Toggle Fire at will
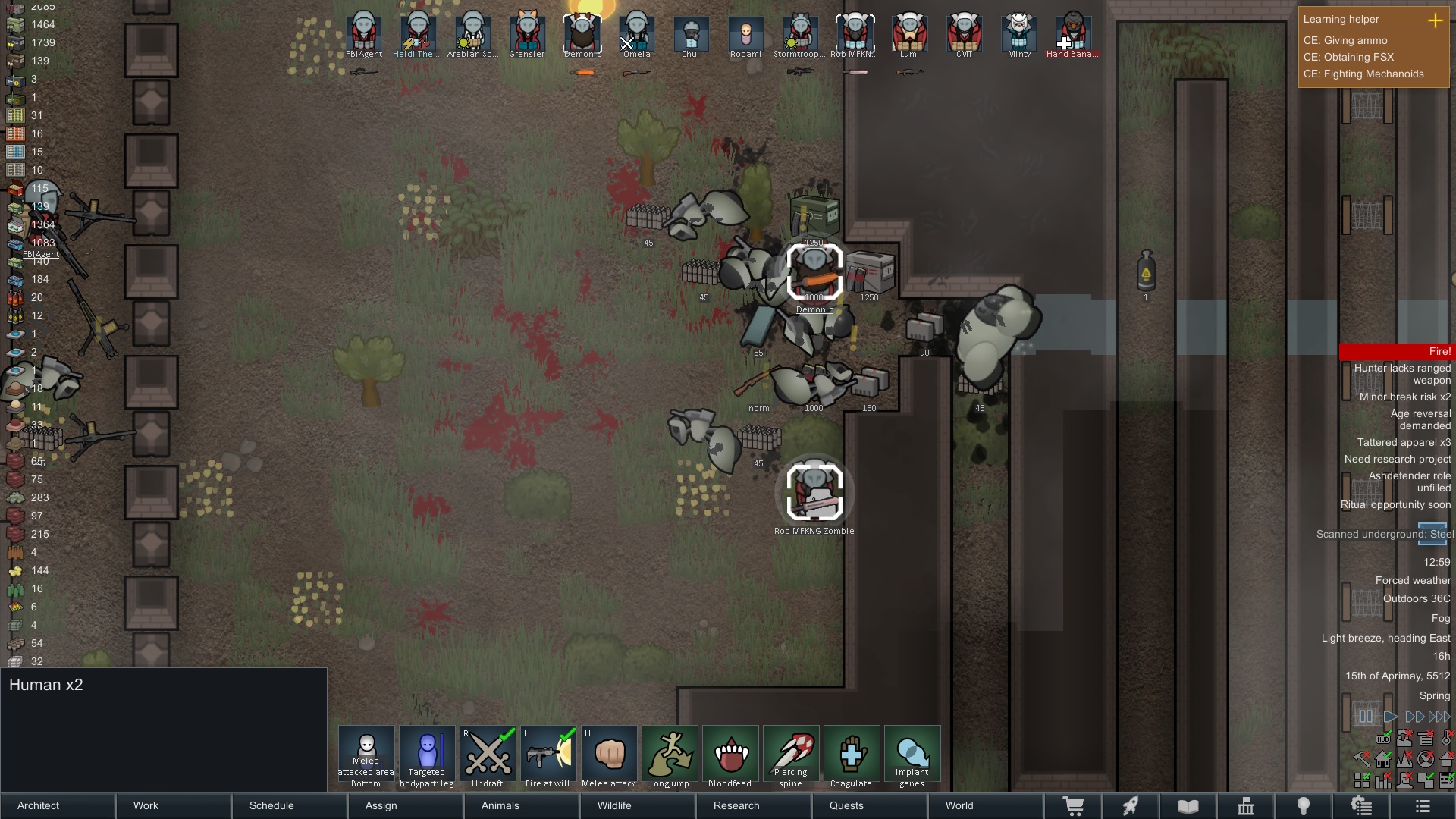Screen dimensions: 1456x819 (x=548, y=756)
